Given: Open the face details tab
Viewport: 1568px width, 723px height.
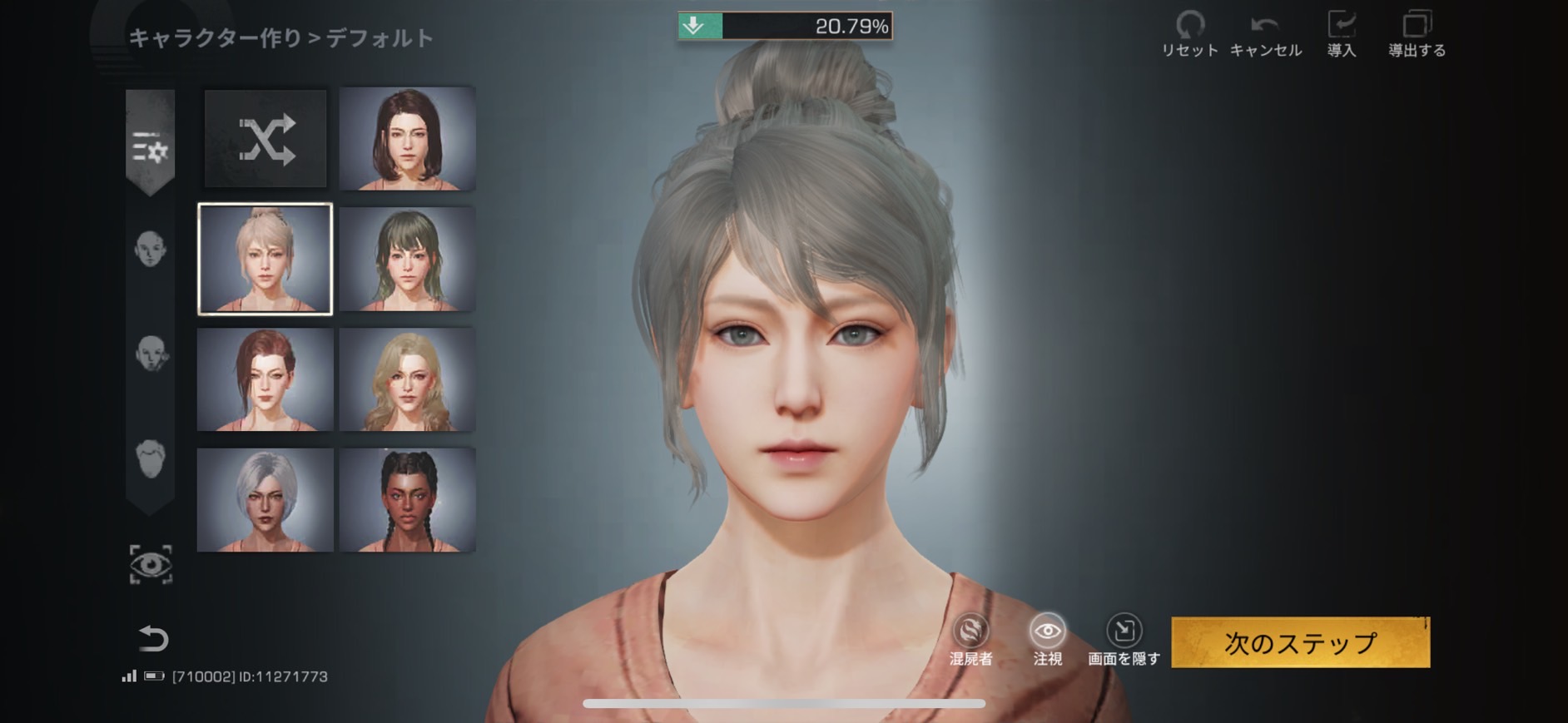Looking at the screenshot, I should 151,354.
